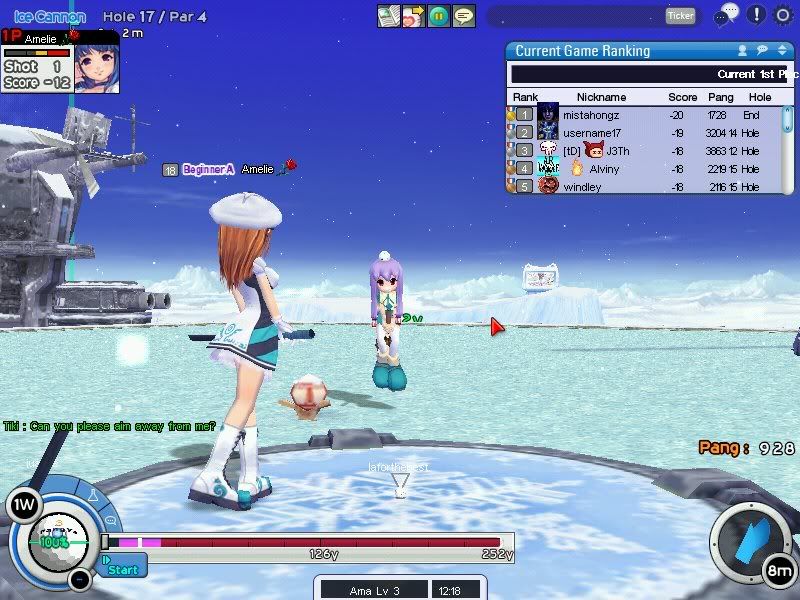Screen dimensions: 800x600
Task: Click the Ticker button
Action: (680, 16)
